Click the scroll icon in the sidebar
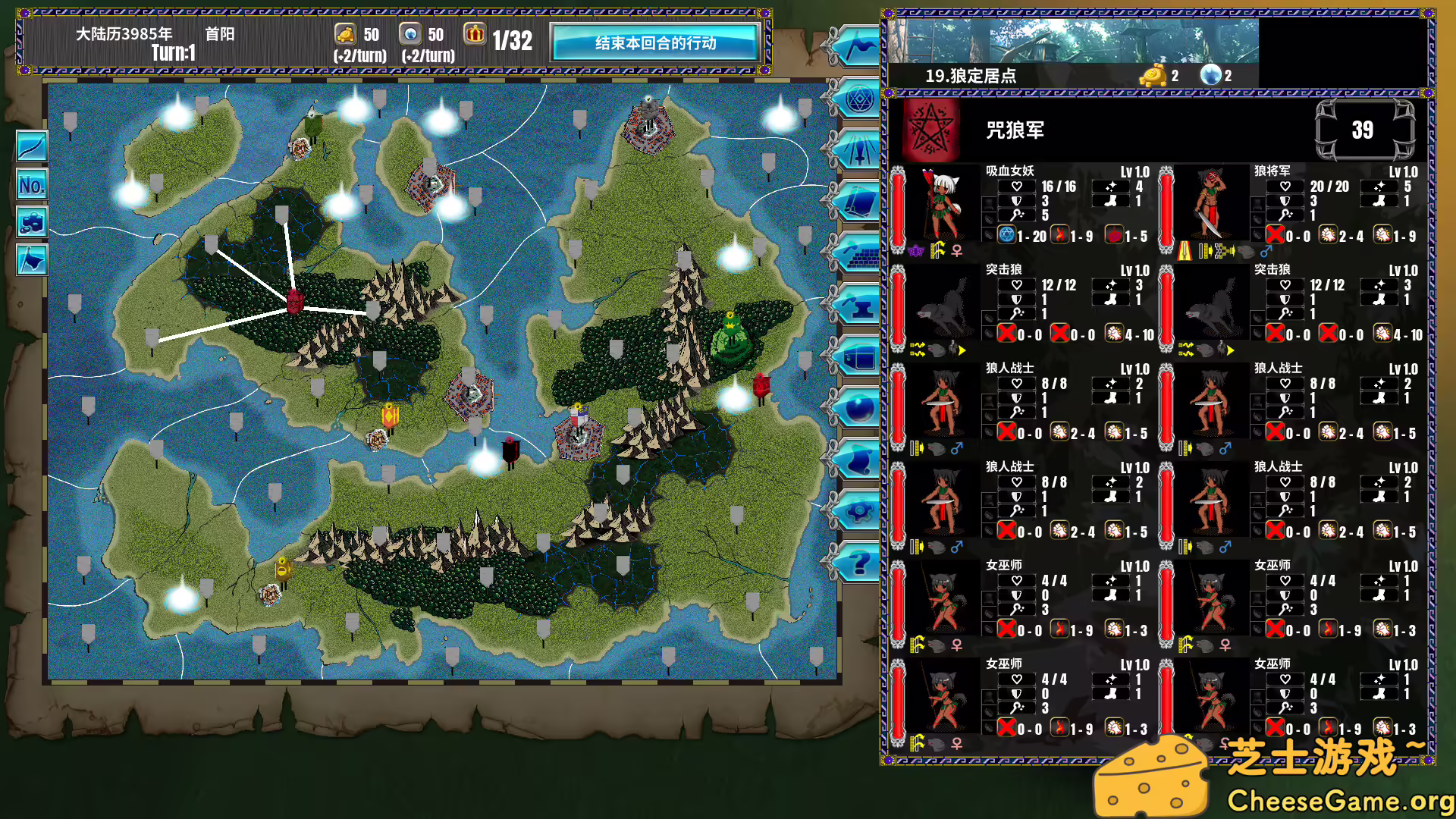 pyautogui.click(x=857, y=460)
